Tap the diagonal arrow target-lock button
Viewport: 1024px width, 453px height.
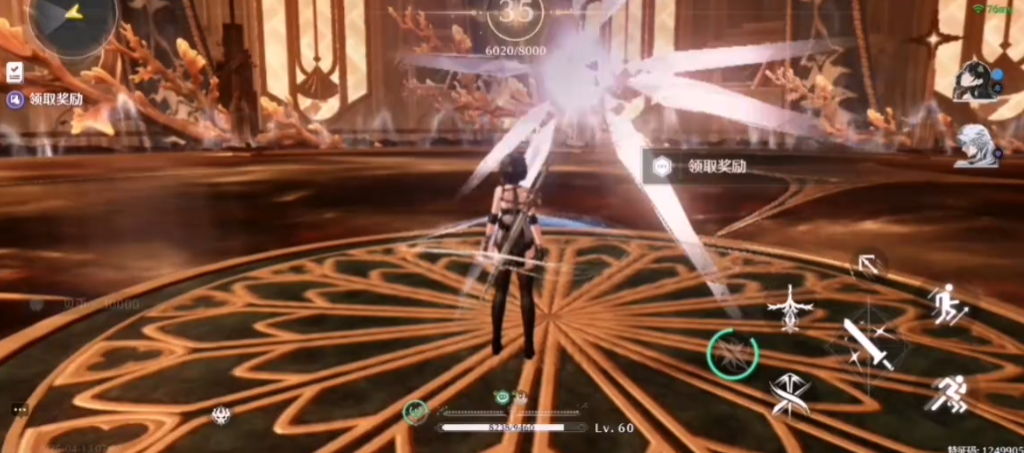867,266
